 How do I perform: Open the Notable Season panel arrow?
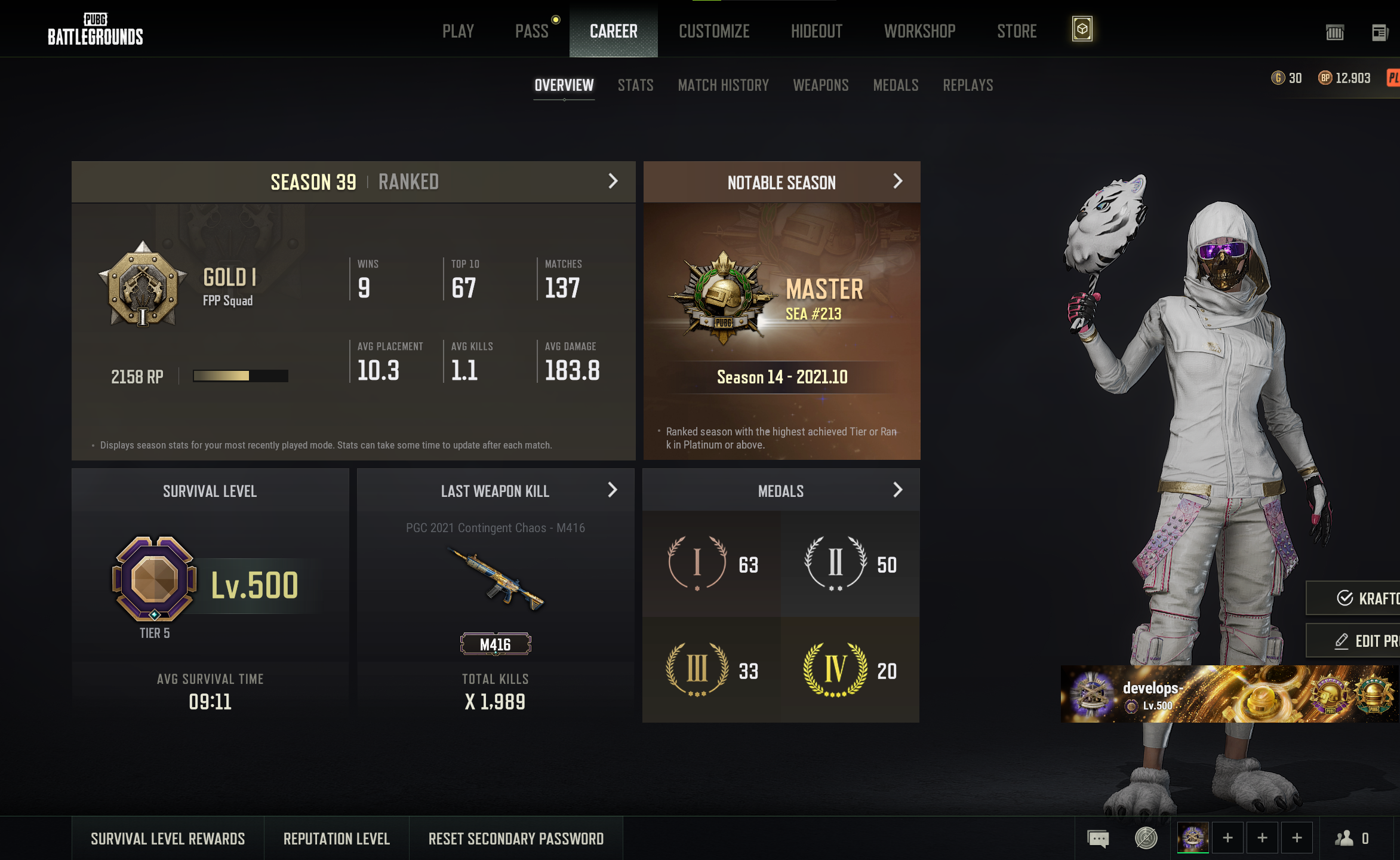click(897, 182)
